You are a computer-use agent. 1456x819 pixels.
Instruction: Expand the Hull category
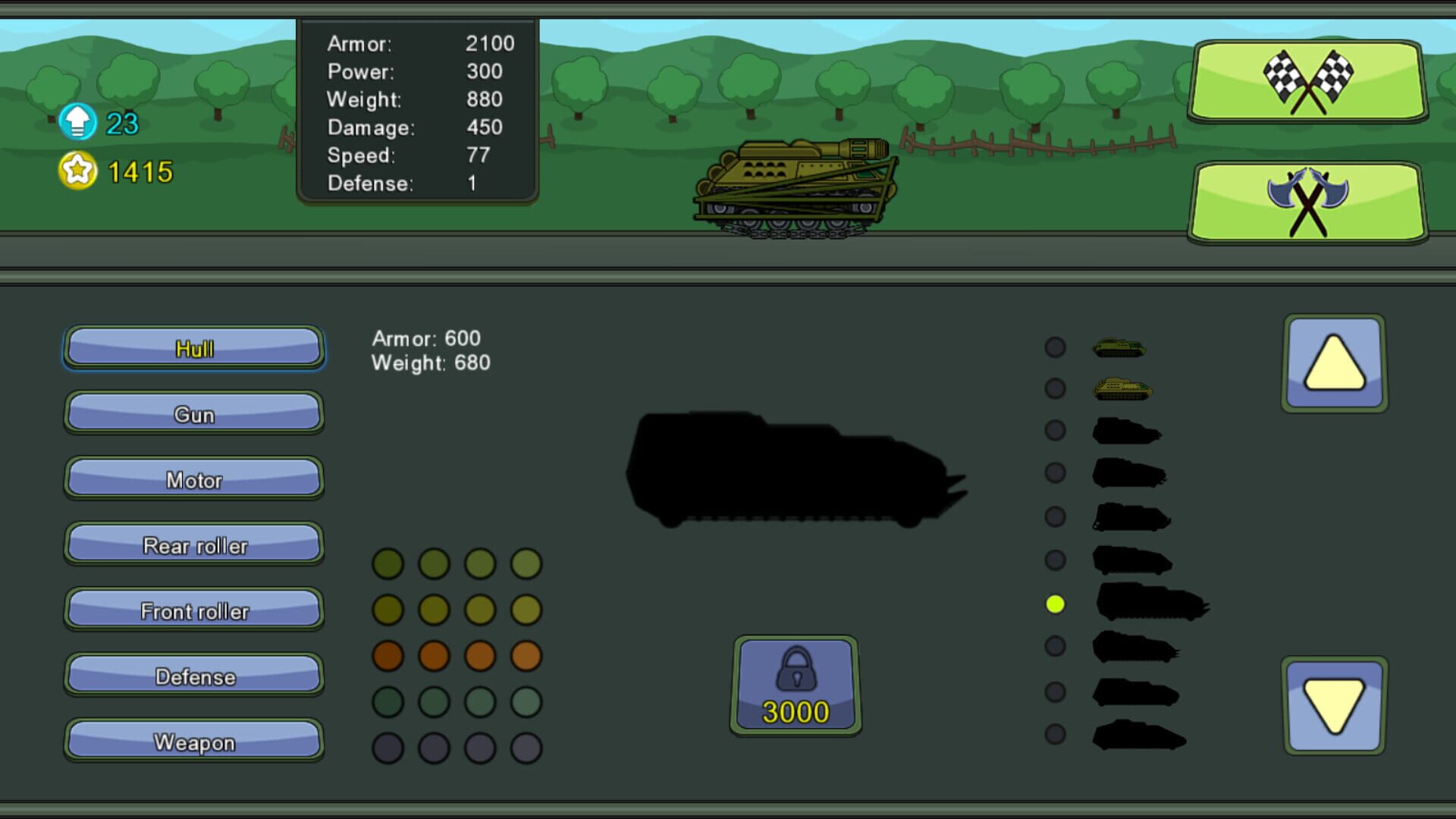[194, 348]
